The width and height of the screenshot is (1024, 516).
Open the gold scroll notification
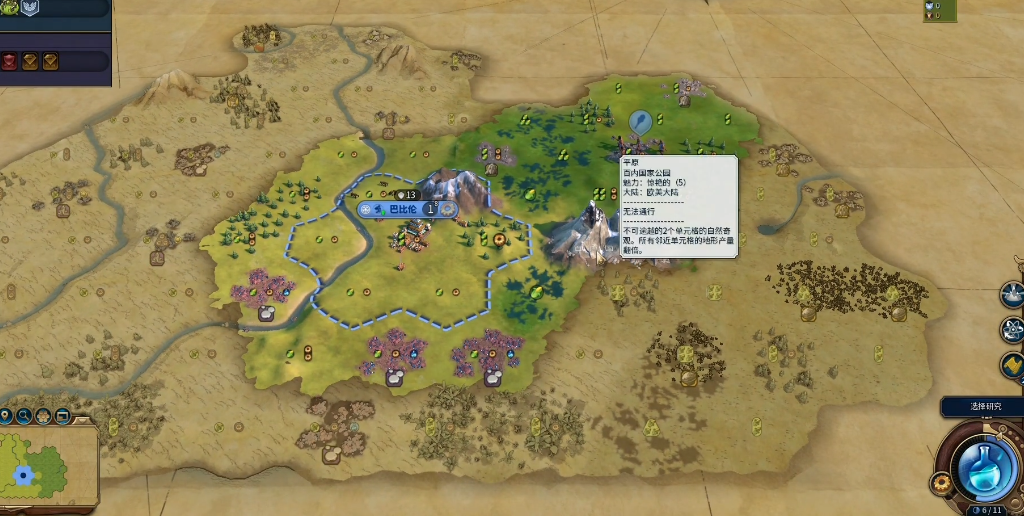pos(1013,365)
